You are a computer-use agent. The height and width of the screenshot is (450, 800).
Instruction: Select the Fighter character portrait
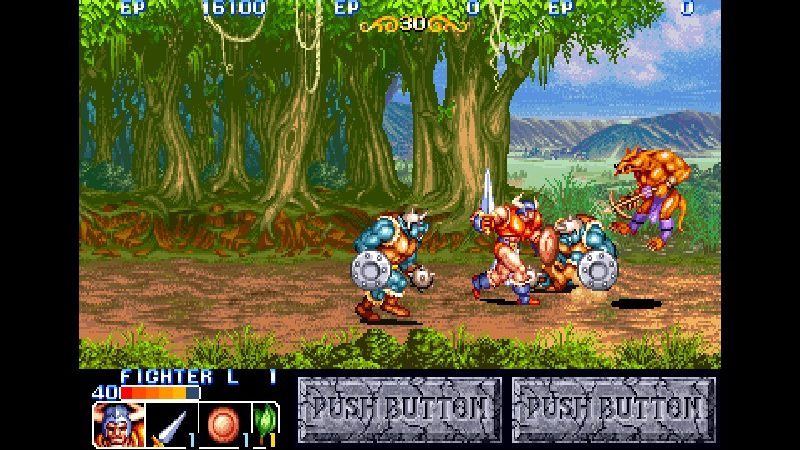119,424
